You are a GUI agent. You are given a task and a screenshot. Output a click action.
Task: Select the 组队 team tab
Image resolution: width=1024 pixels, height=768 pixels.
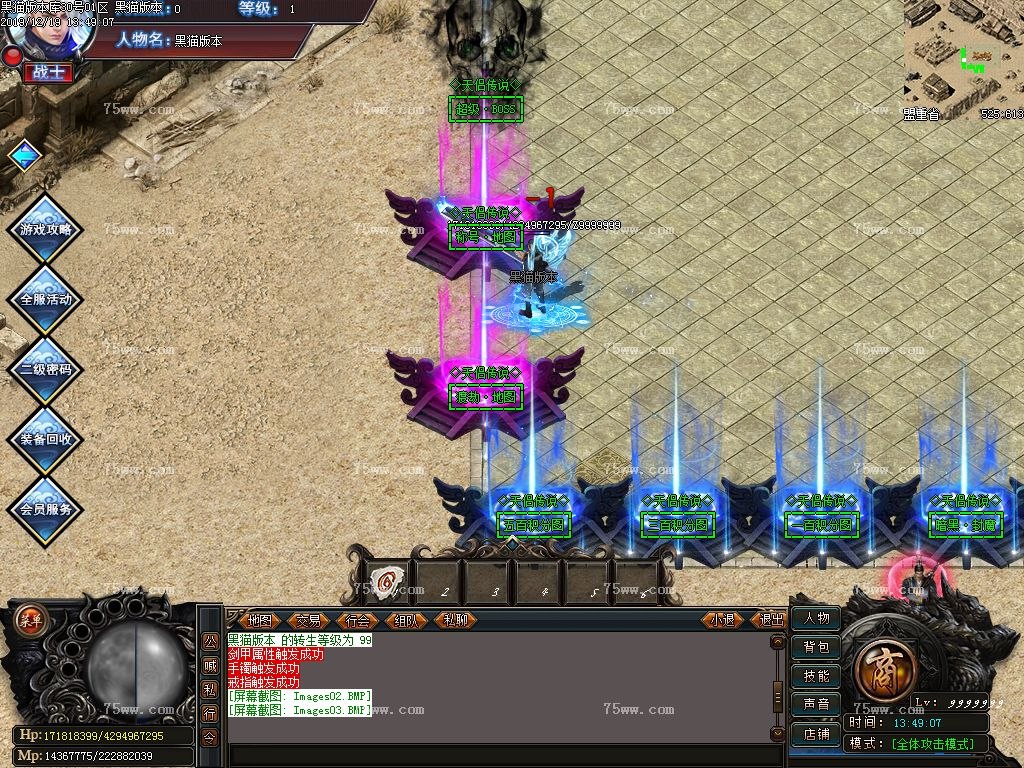tap(406, 620)
